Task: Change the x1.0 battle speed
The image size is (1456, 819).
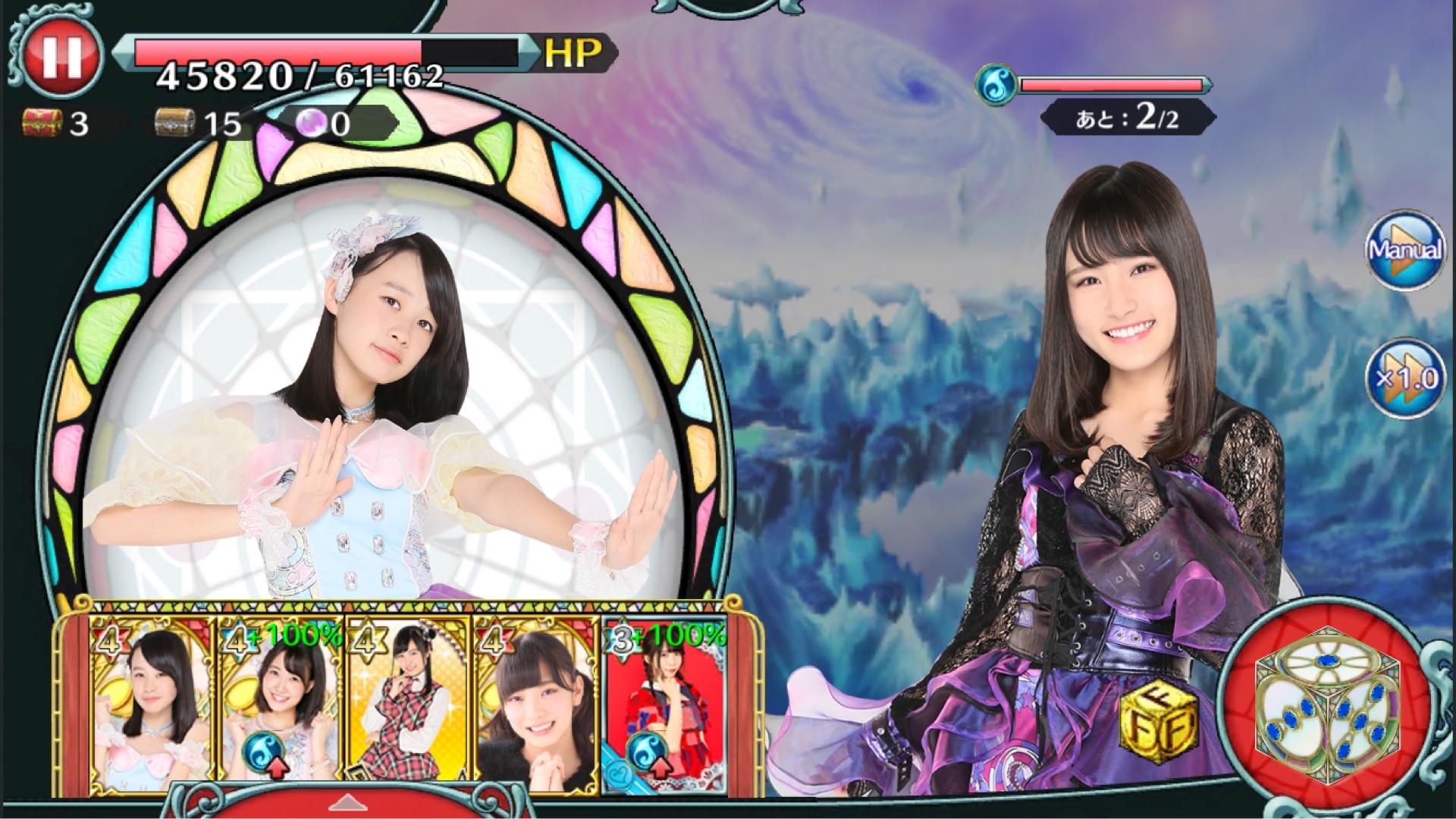Action: click(1405, 378)
